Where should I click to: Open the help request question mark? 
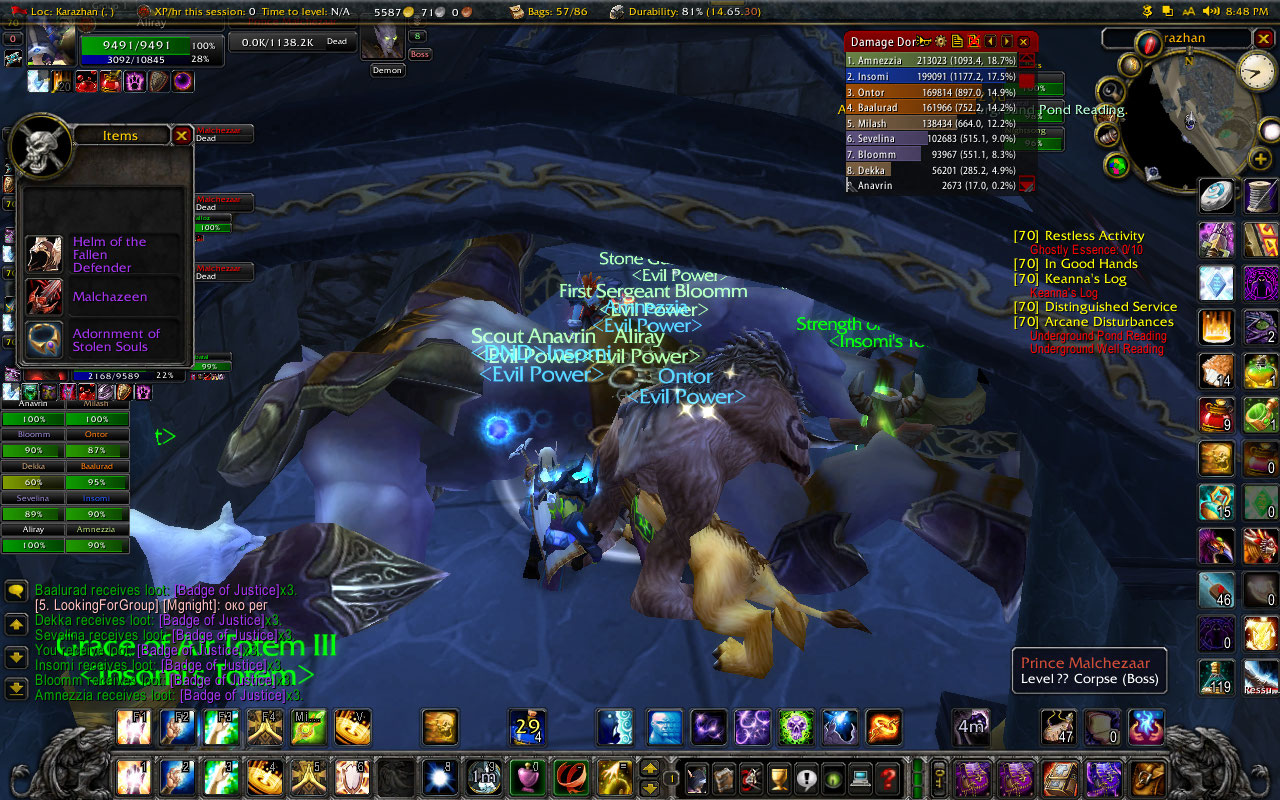(887, 778)
